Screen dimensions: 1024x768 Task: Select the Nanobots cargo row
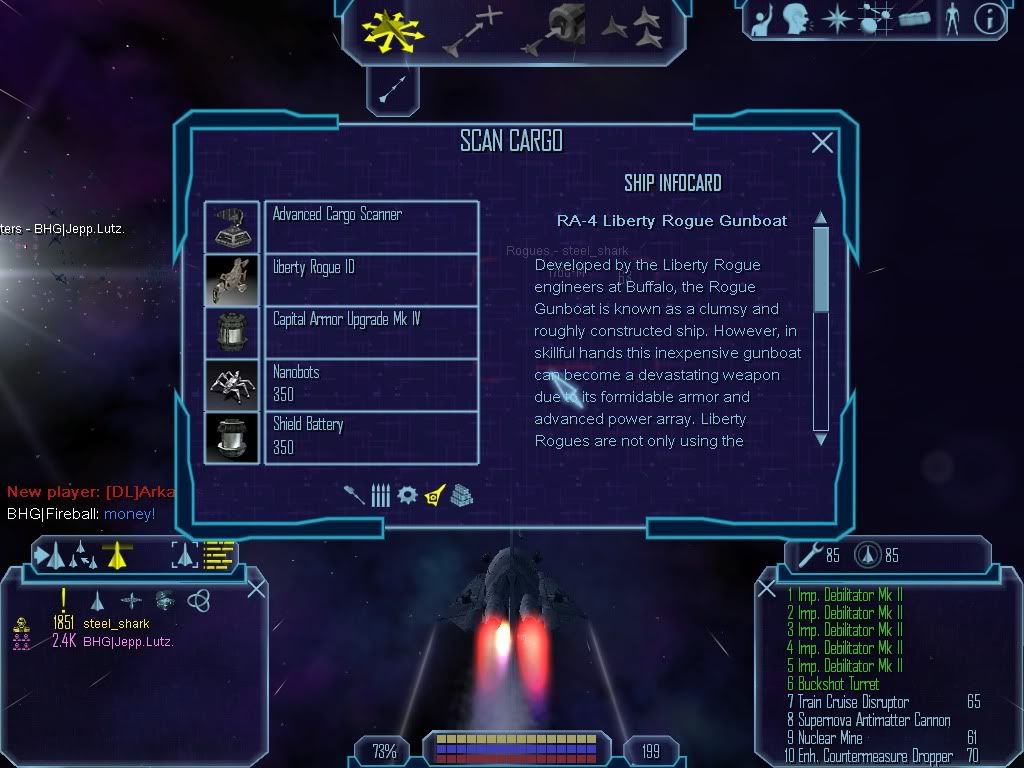[x=341, y=385]
